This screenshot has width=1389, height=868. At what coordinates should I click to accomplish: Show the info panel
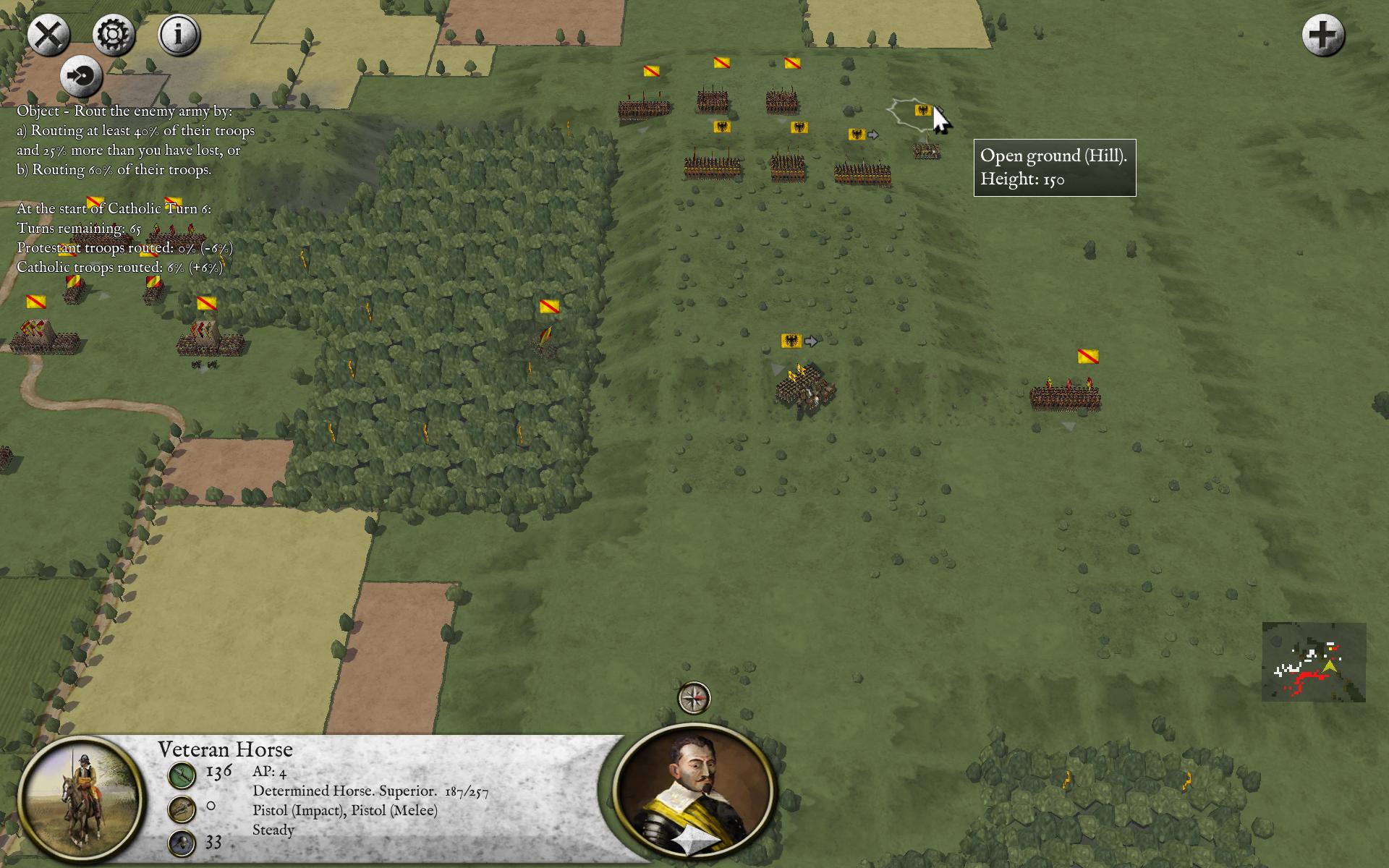(x=179, y=35)
